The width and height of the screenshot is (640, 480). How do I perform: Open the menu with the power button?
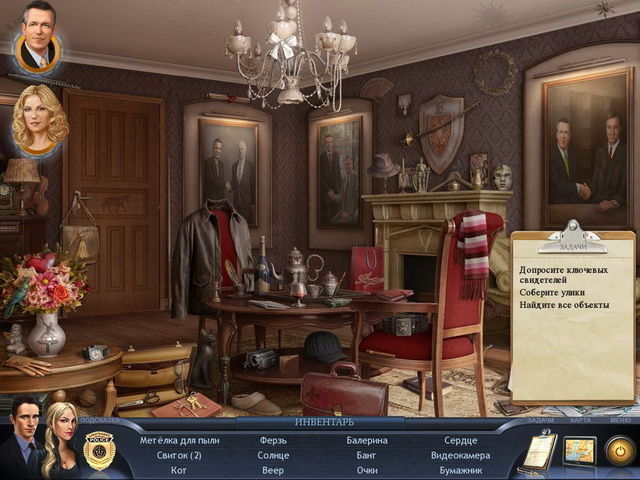click(x=619, y=451)
